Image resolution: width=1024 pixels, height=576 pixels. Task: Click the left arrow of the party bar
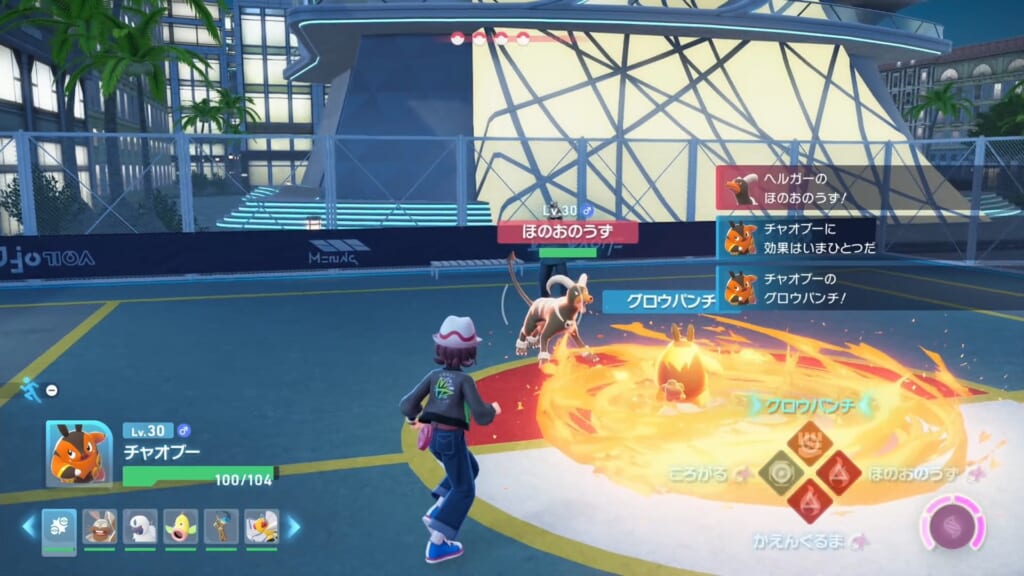pos(28,526)
